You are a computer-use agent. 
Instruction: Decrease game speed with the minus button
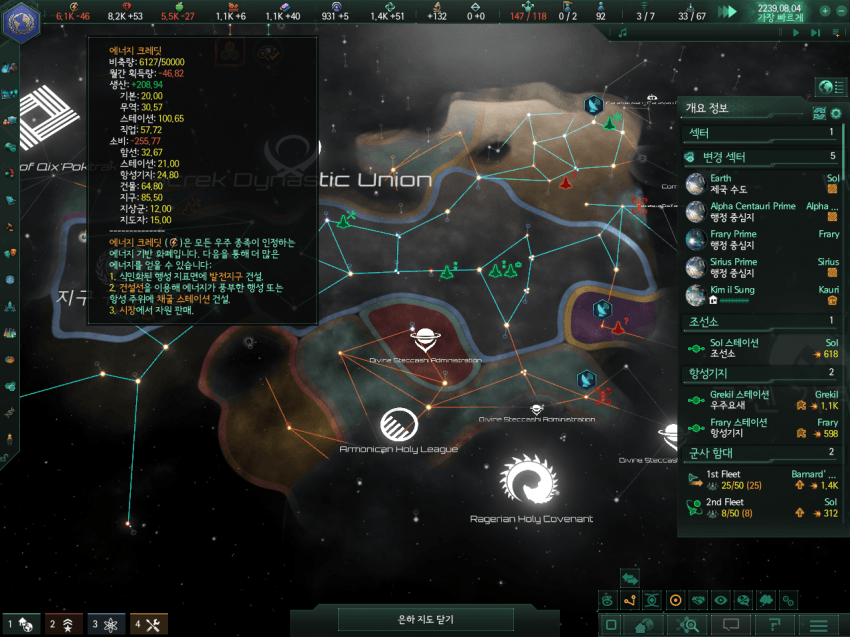(x=840, y=11)
